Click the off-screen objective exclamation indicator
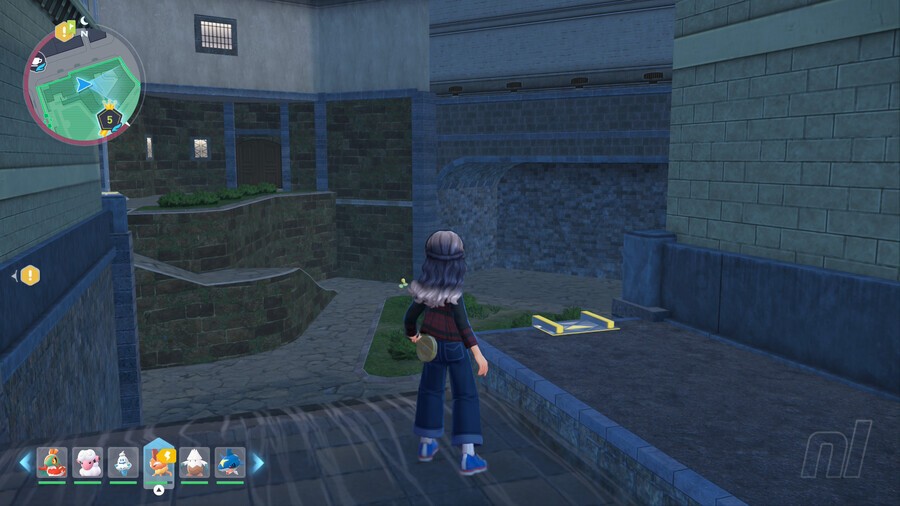The height and width of the screenshot is (506, 900). click(30, 274)
